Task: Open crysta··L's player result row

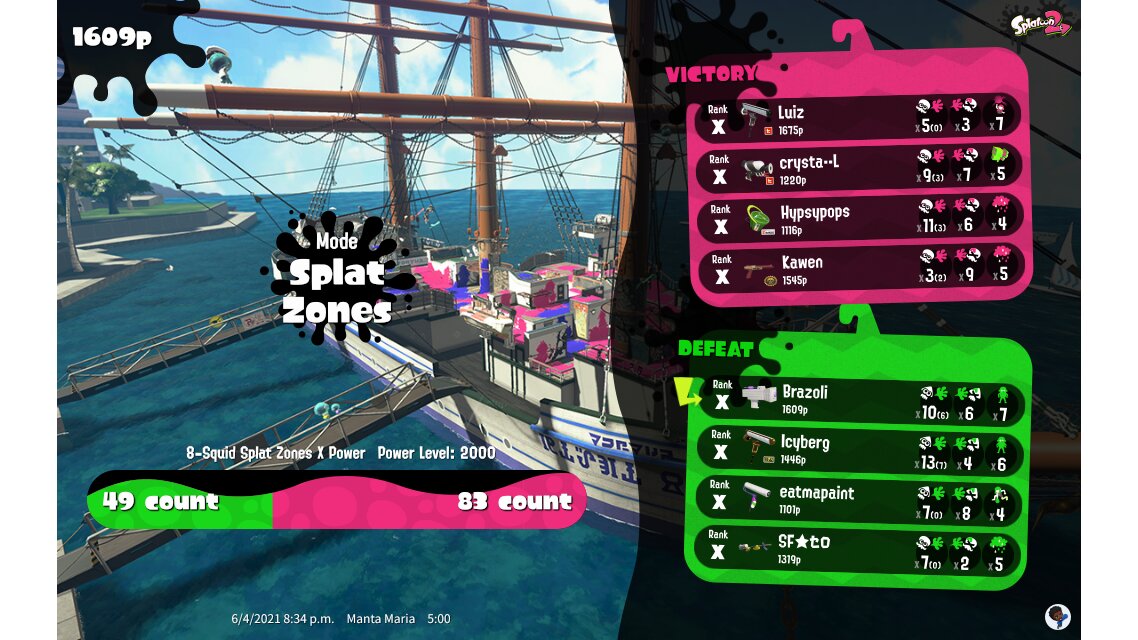Action: 858,169
